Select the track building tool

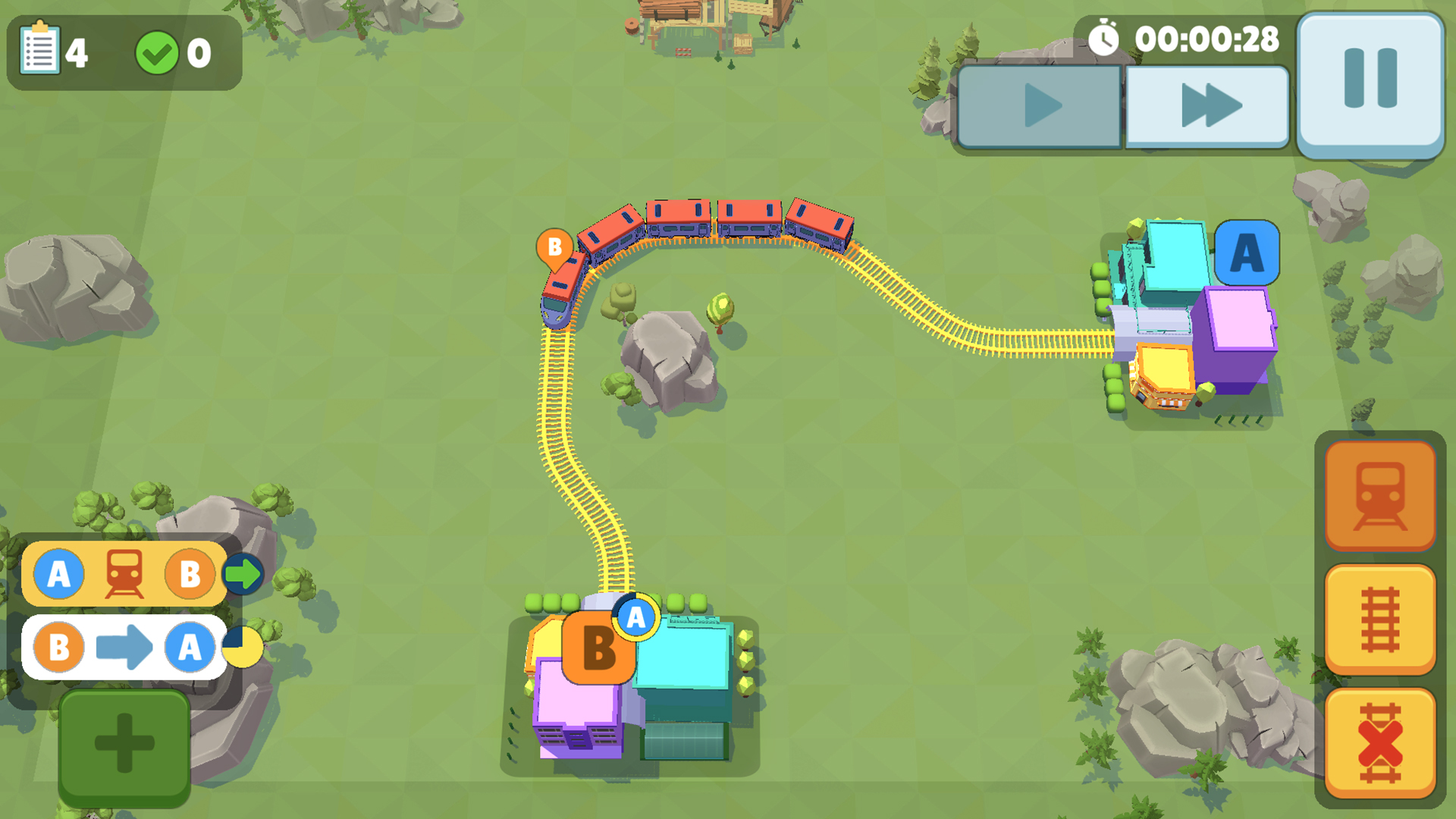pyautogui.click(x=1379, y=618)
